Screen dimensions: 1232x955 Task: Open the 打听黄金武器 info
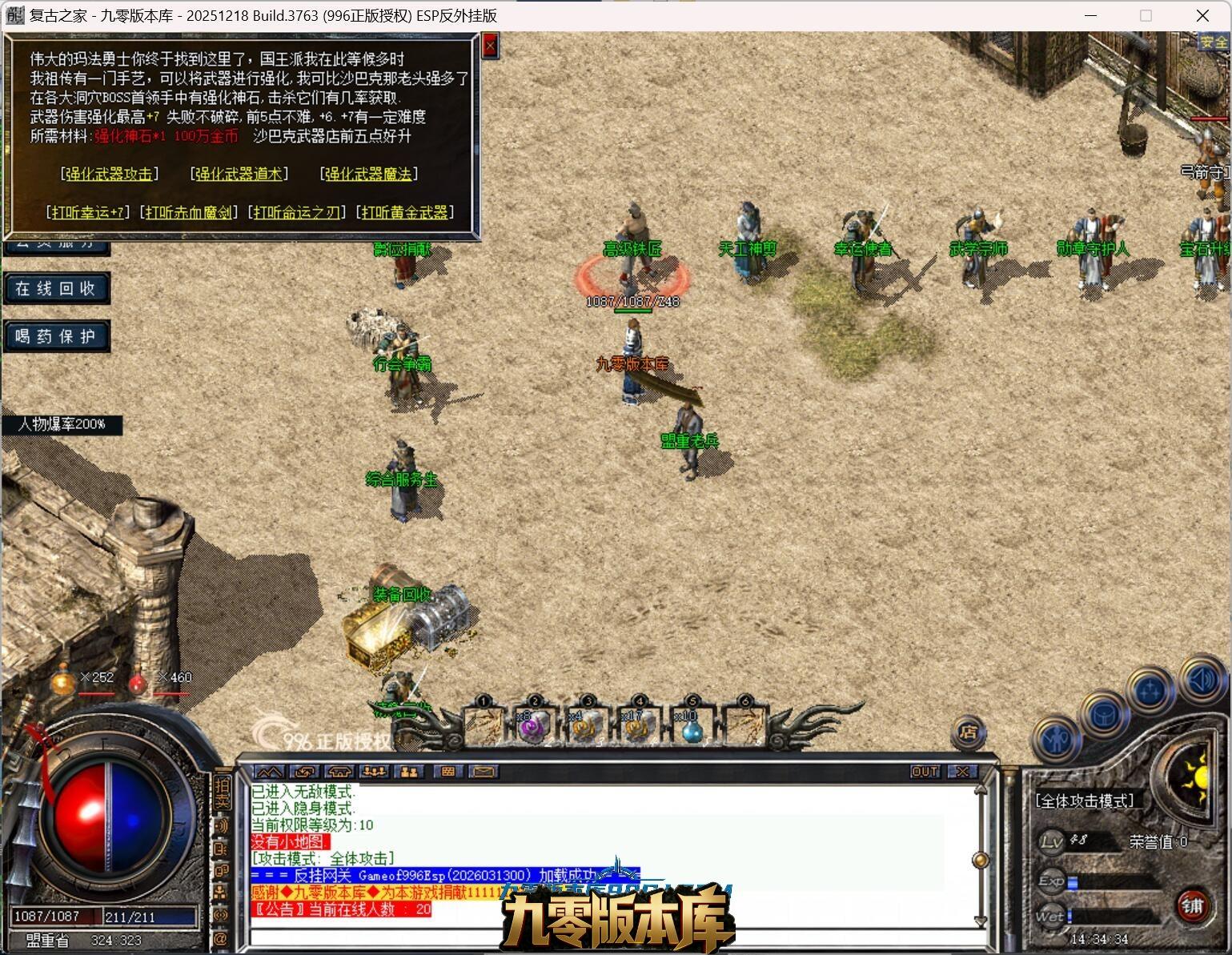[405, 212]
